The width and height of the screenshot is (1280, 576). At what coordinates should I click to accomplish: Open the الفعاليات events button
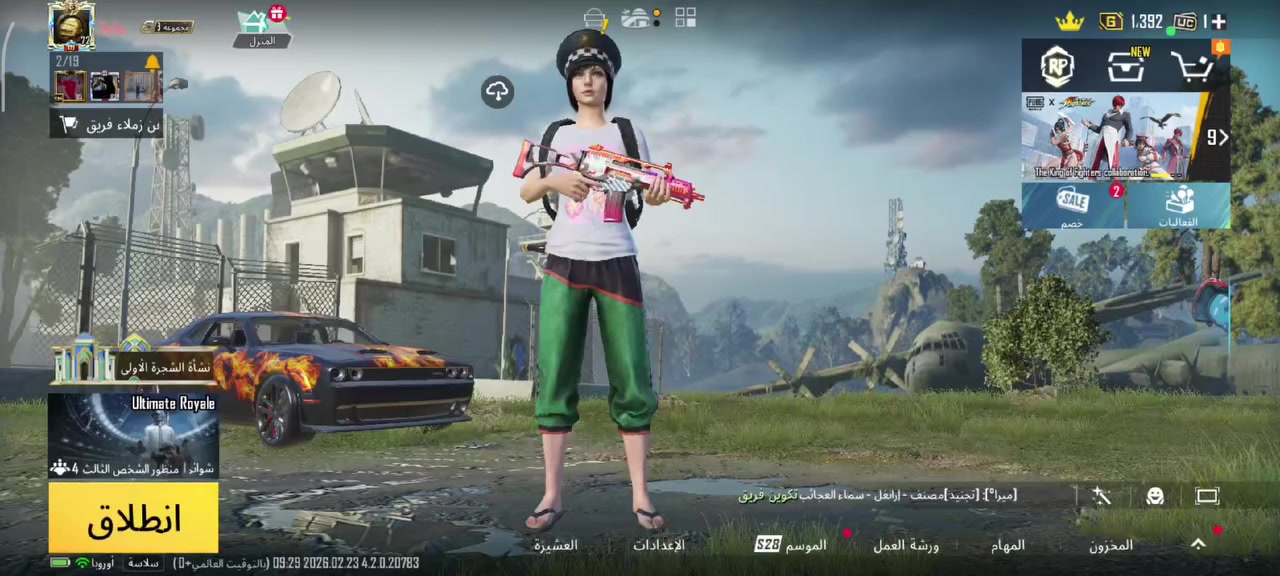point(1179,205)
